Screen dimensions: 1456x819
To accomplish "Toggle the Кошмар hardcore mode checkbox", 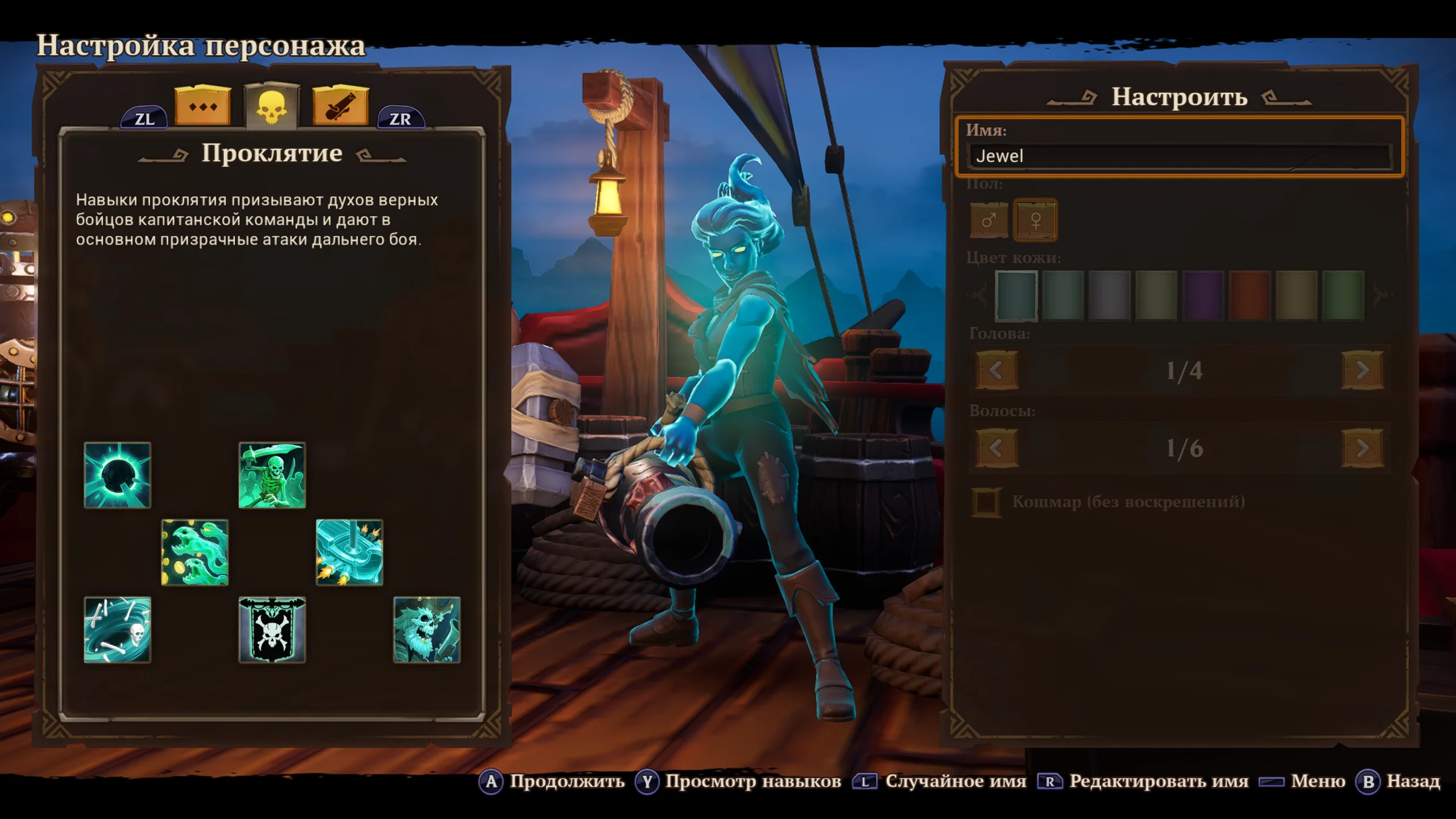I will [x=986, y=502].
